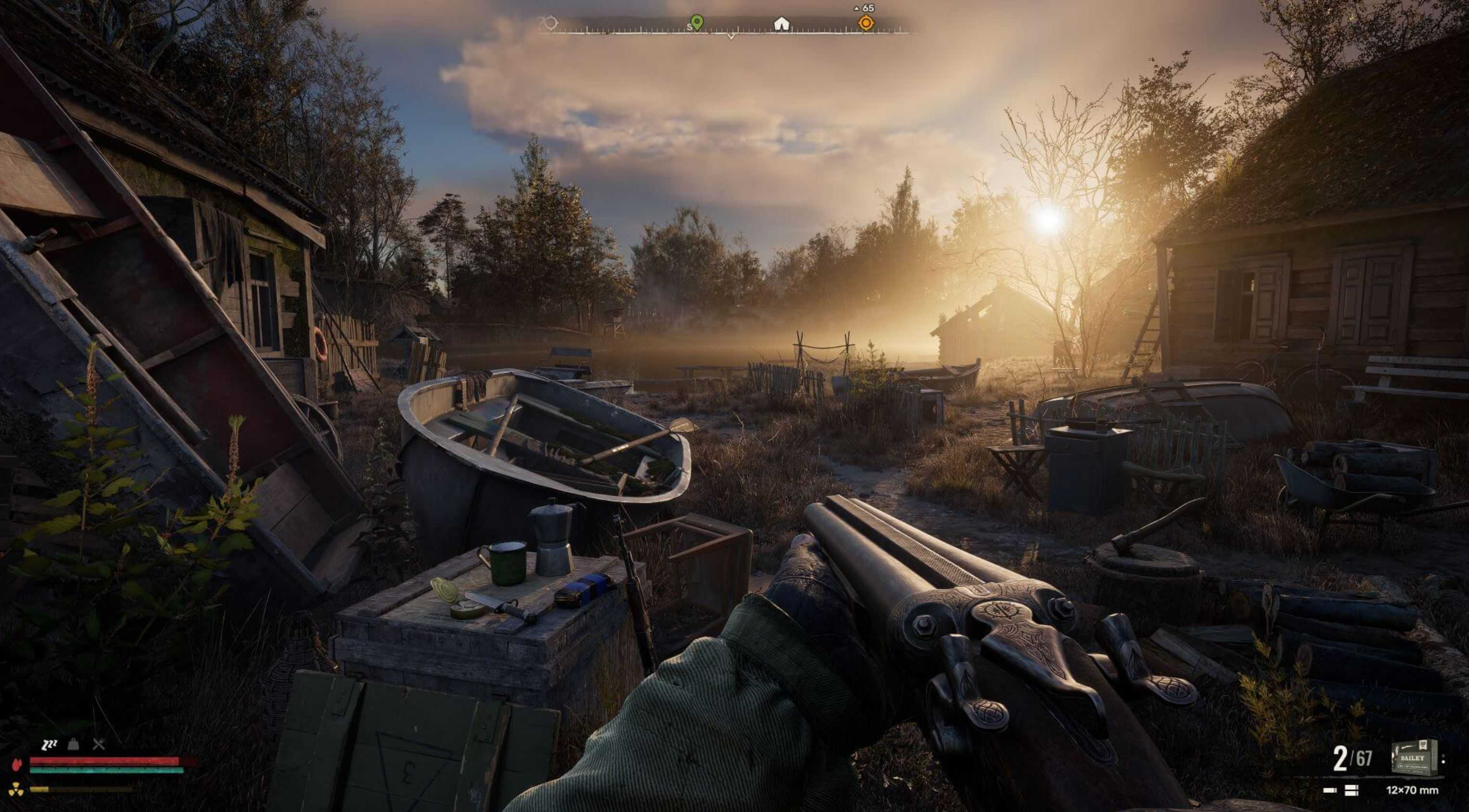Viewport: 1469px width, 812px height.
Task: Click the weight encumbrance status icon
Action: click(74, 744)
